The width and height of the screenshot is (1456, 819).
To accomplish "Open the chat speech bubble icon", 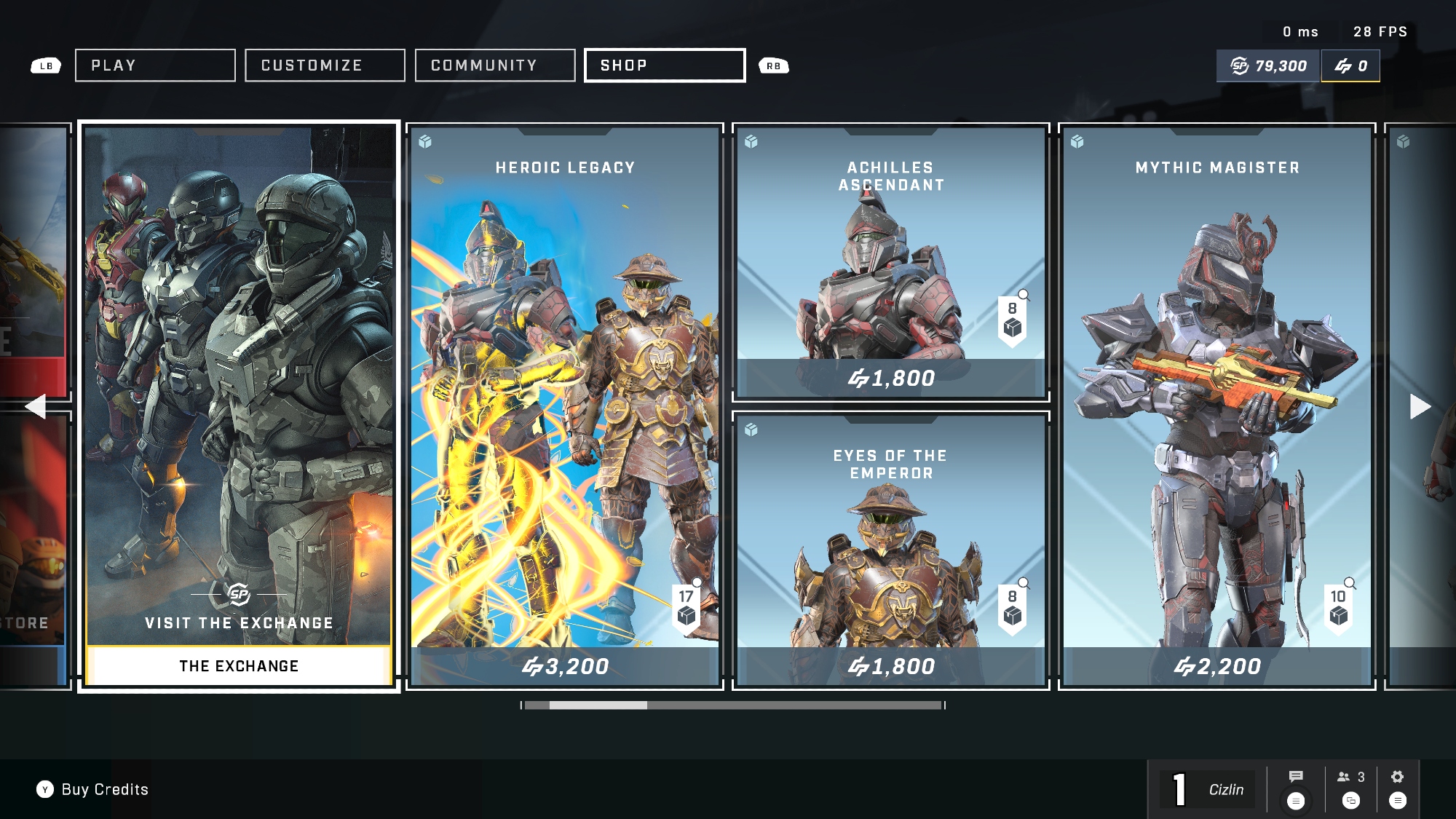I will pos(1296,777).
